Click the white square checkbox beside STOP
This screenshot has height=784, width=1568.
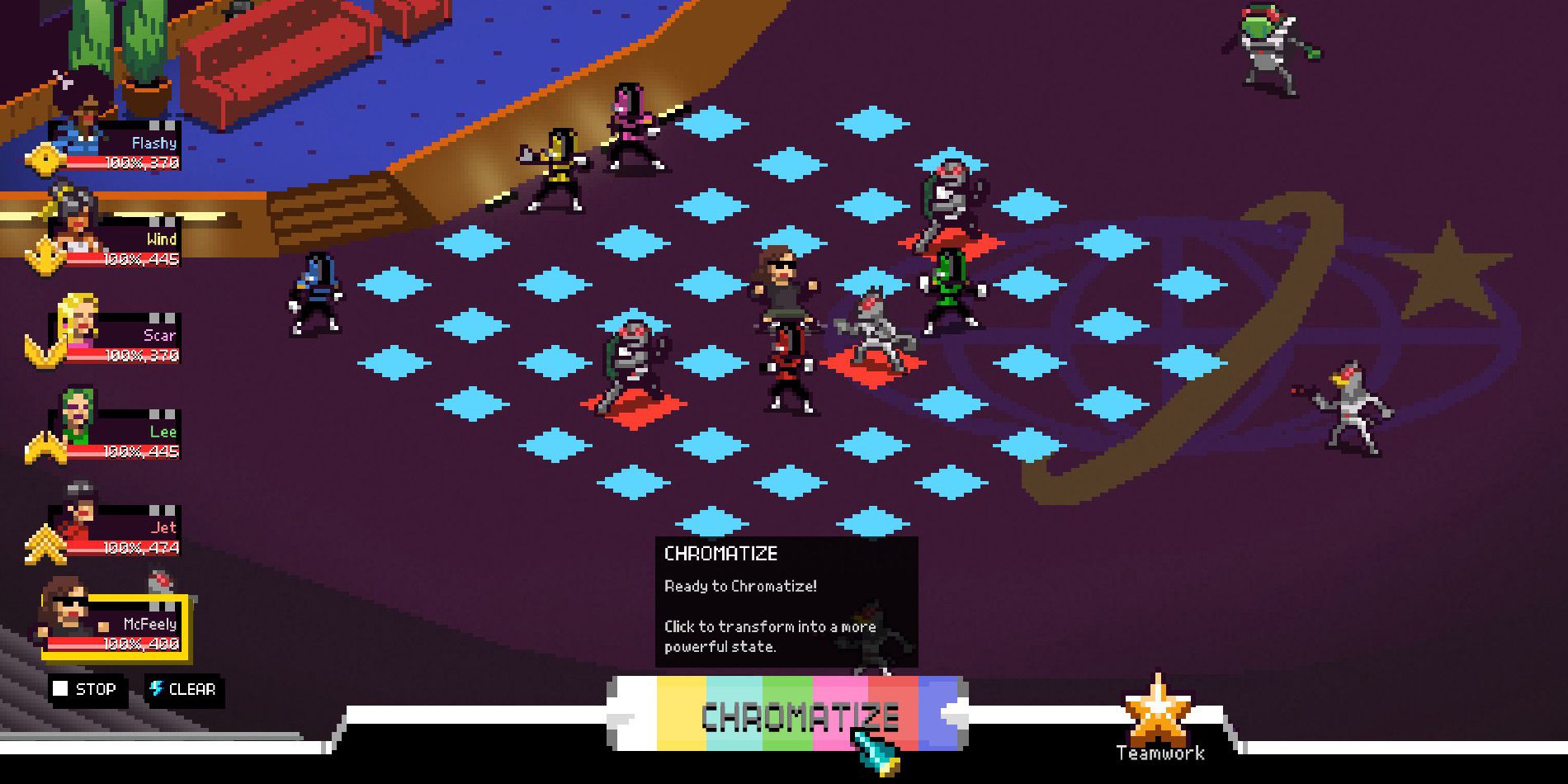pyautogui.click(x=62, y=689)
